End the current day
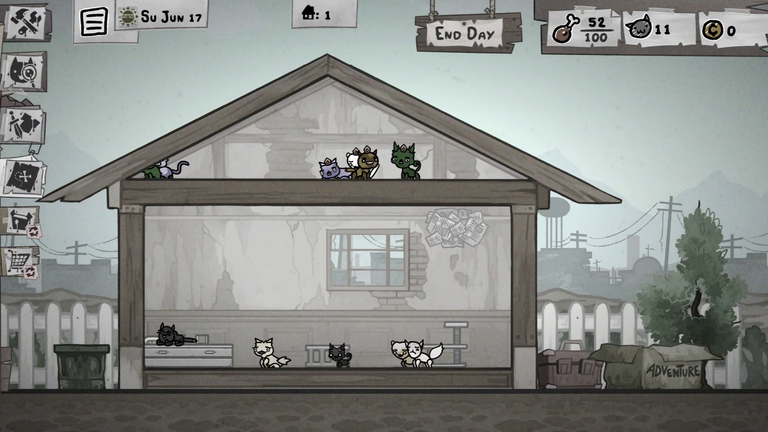Viewport: 768px width, 432px height. [467, 32]
